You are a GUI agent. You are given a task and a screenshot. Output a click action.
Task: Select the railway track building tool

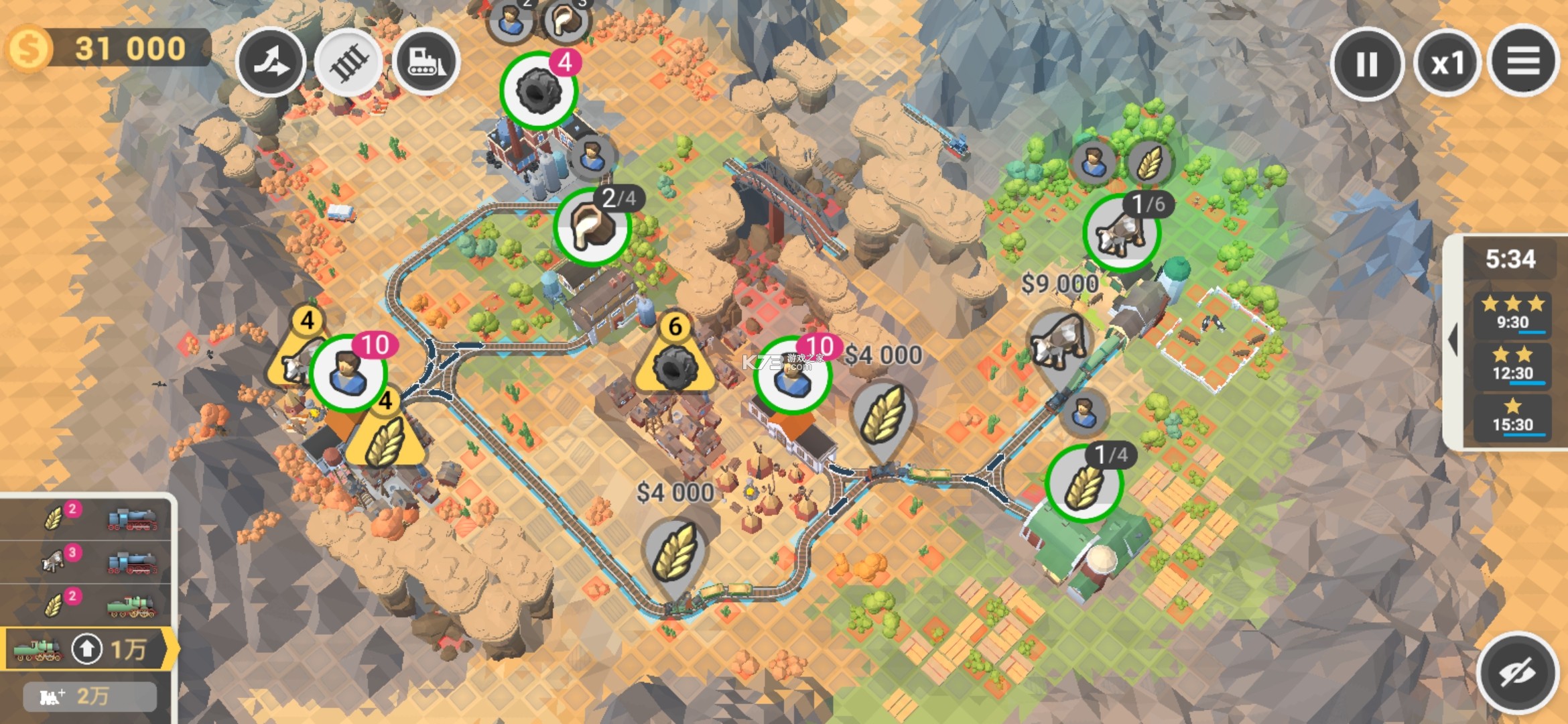[348, 62]
